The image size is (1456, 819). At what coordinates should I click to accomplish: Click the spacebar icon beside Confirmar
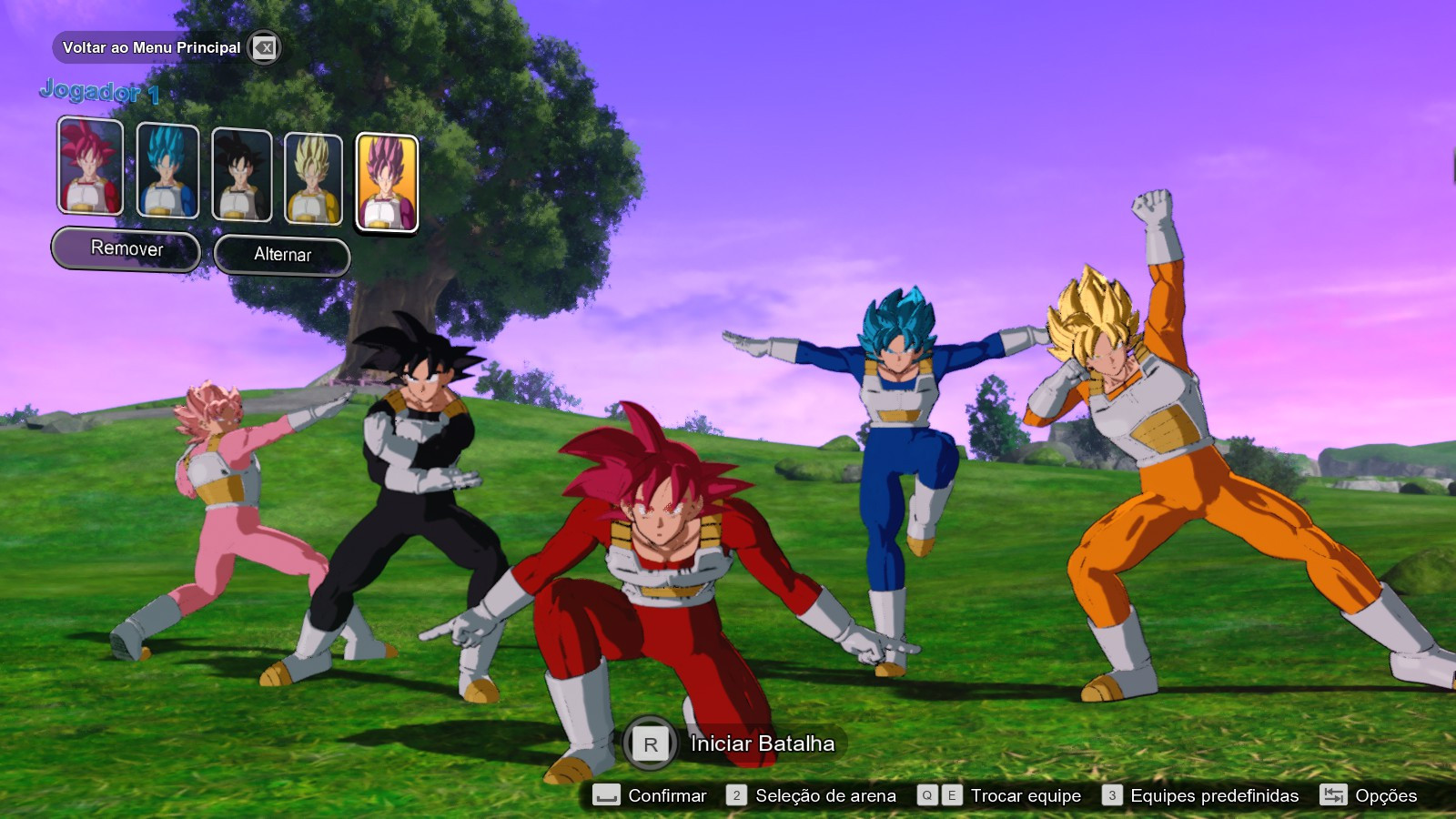click(606, 795)
